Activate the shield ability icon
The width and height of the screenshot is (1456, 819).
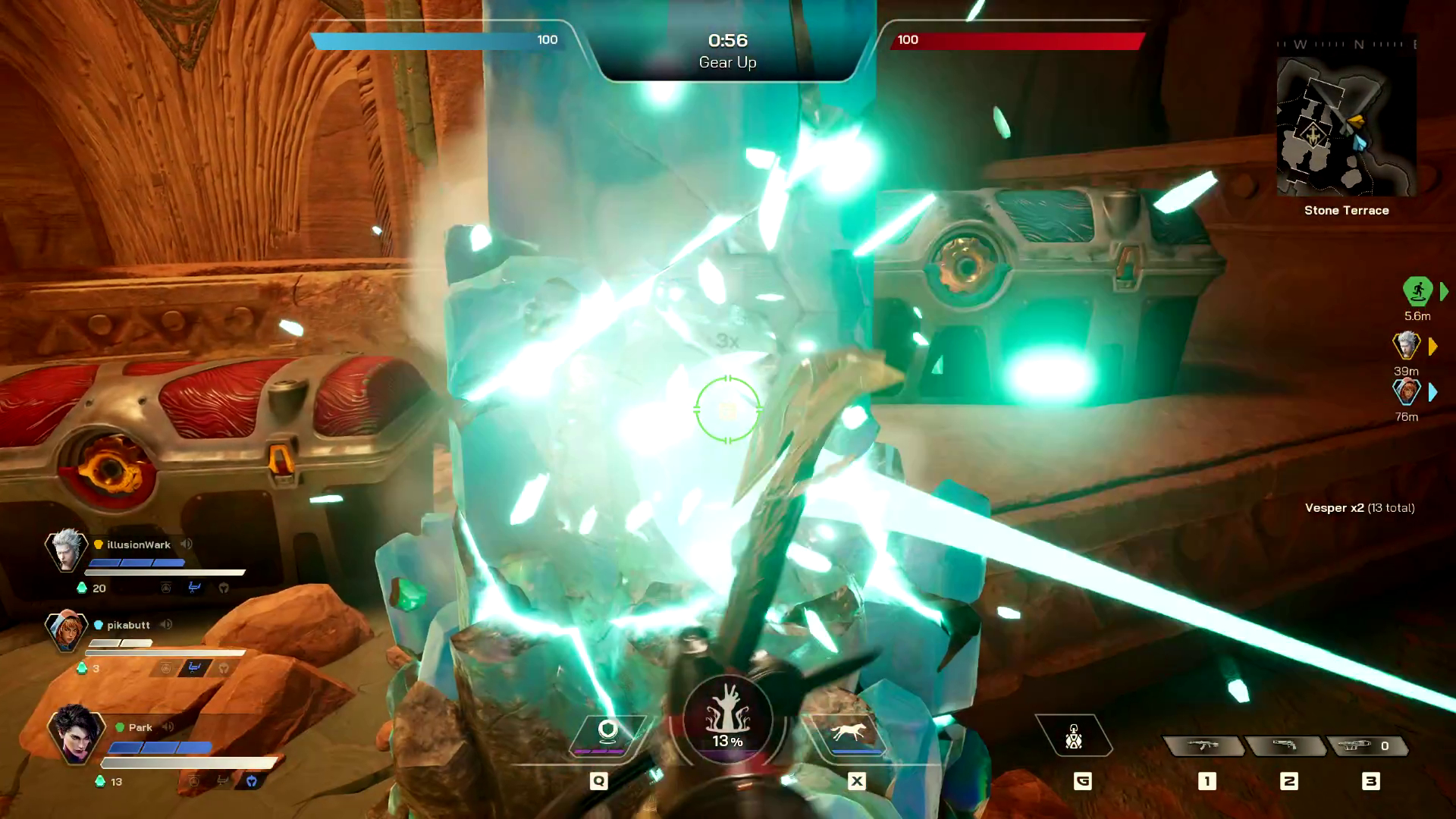point(607,733)
